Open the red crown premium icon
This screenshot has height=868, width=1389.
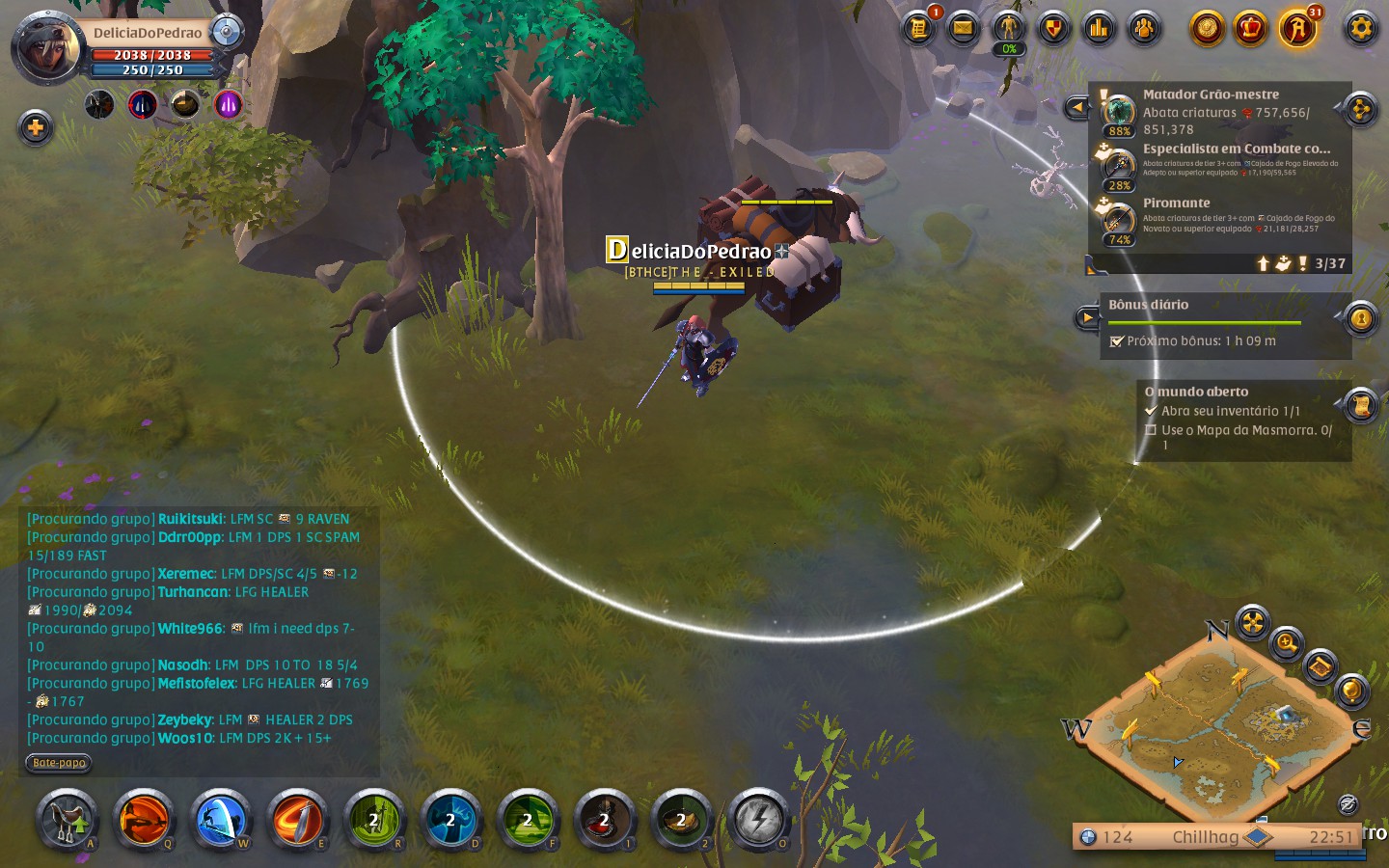pos(1251,28)
